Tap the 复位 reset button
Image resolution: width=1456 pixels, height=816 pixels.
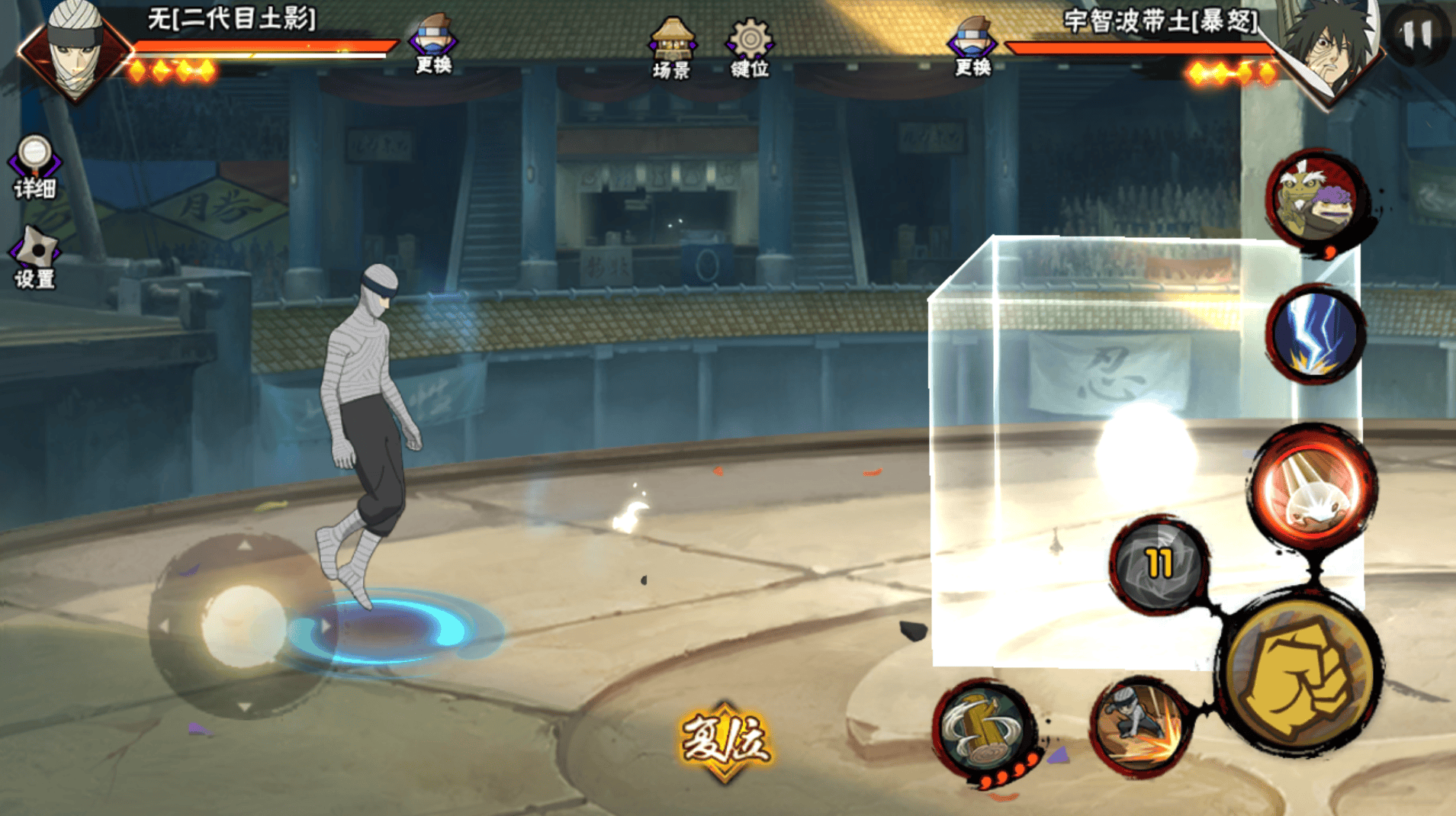(x=724, y=741)
